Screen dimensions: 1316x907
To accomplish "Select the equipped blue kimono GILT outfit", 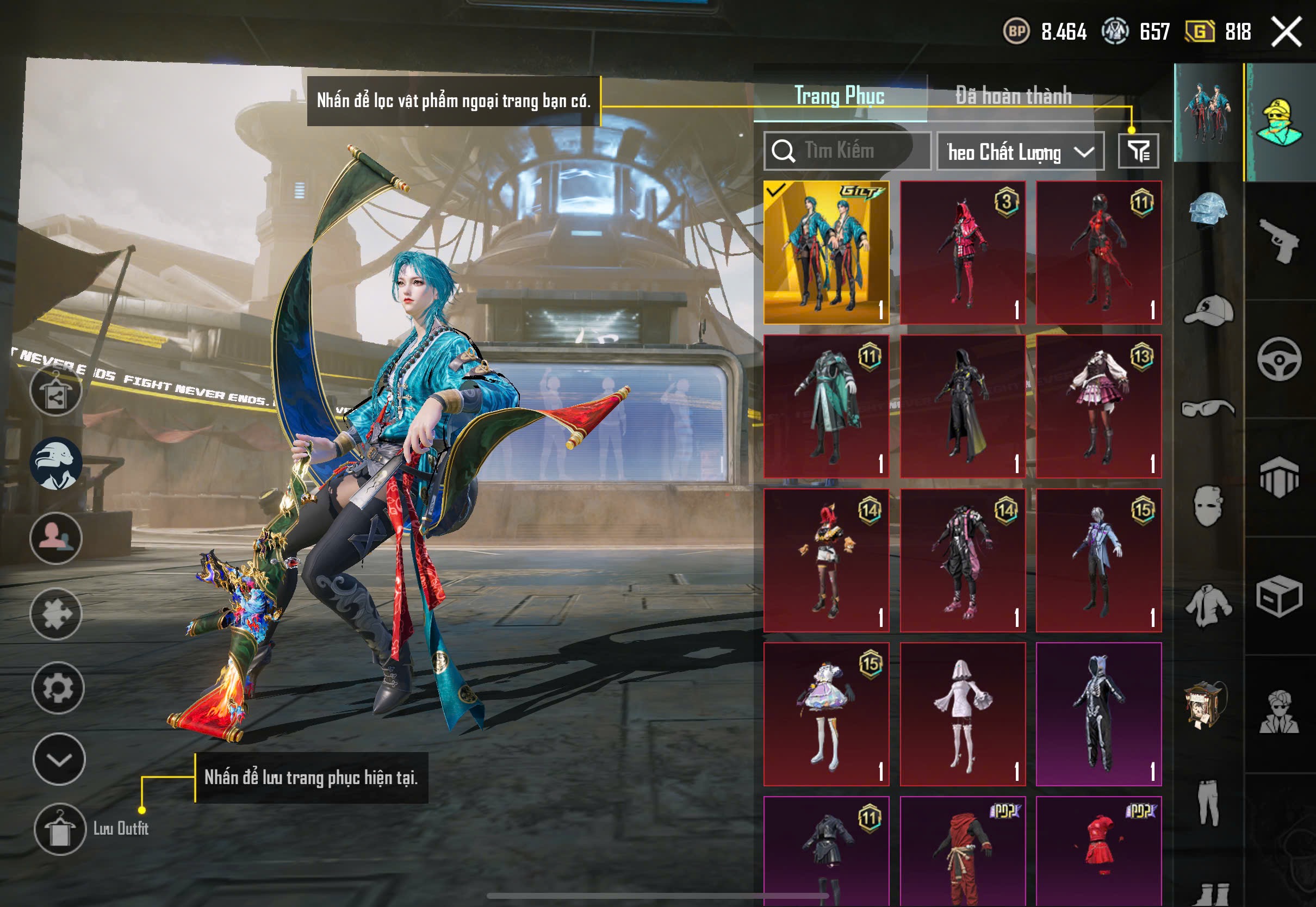I will click(x=826, y=253).
